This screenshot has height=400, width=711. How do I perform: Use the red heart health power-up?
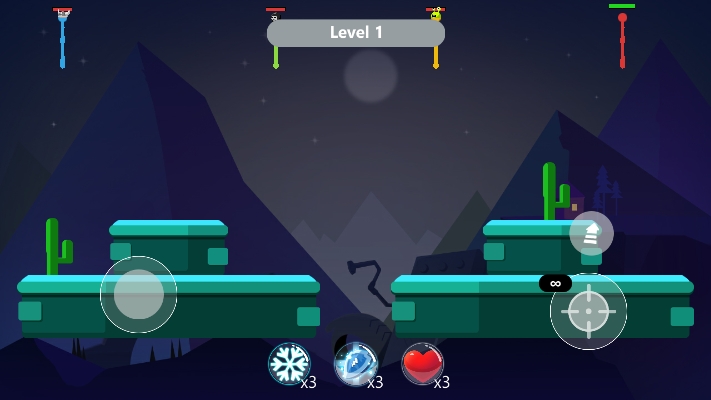click(422, 363)
